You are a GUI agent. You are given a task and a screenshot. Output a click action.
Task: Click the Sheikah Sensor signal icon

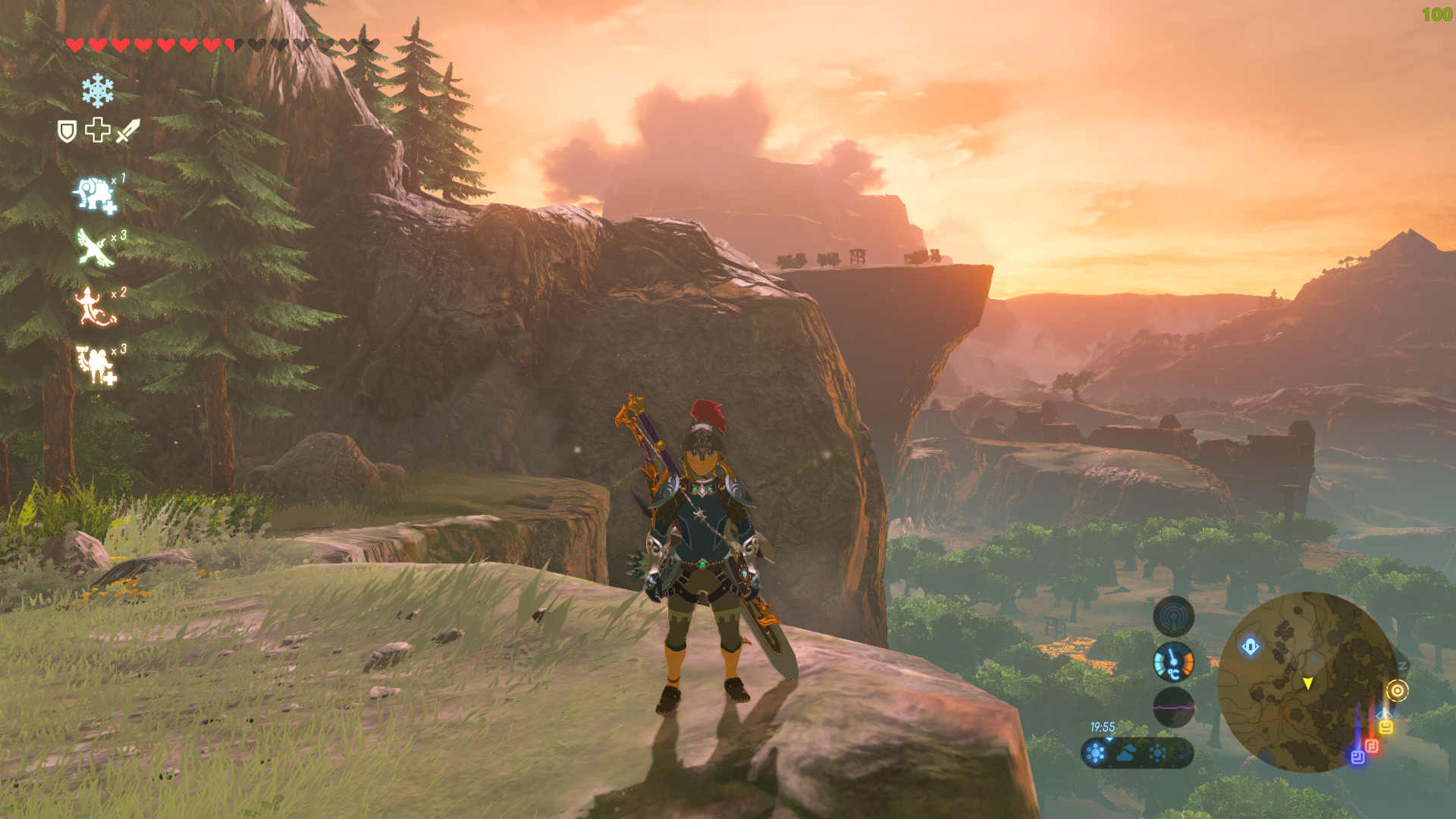[x=1173, y=616]
